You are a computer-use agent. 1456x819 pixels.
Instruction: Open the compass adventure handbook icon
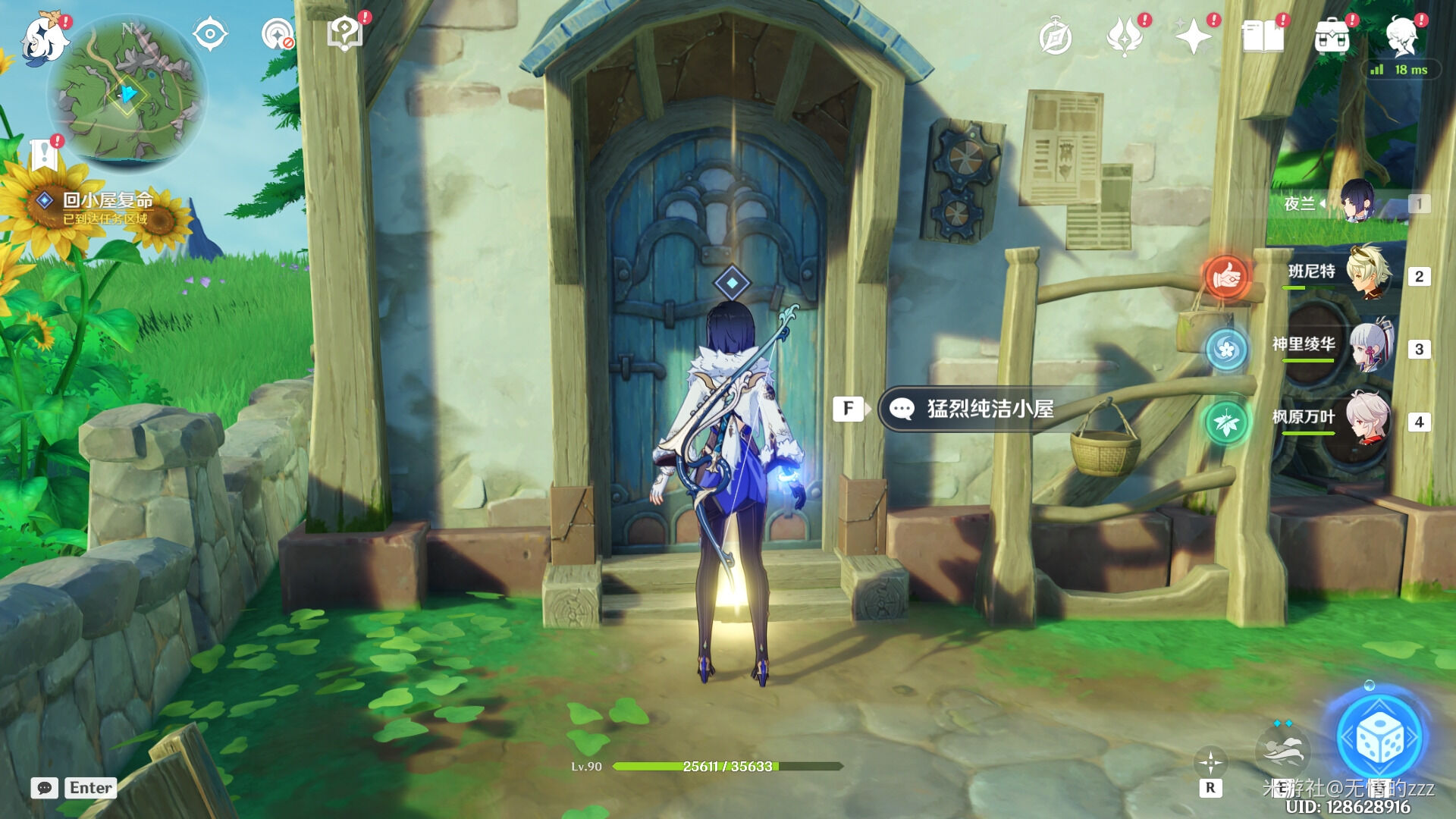click(1055, 38)
